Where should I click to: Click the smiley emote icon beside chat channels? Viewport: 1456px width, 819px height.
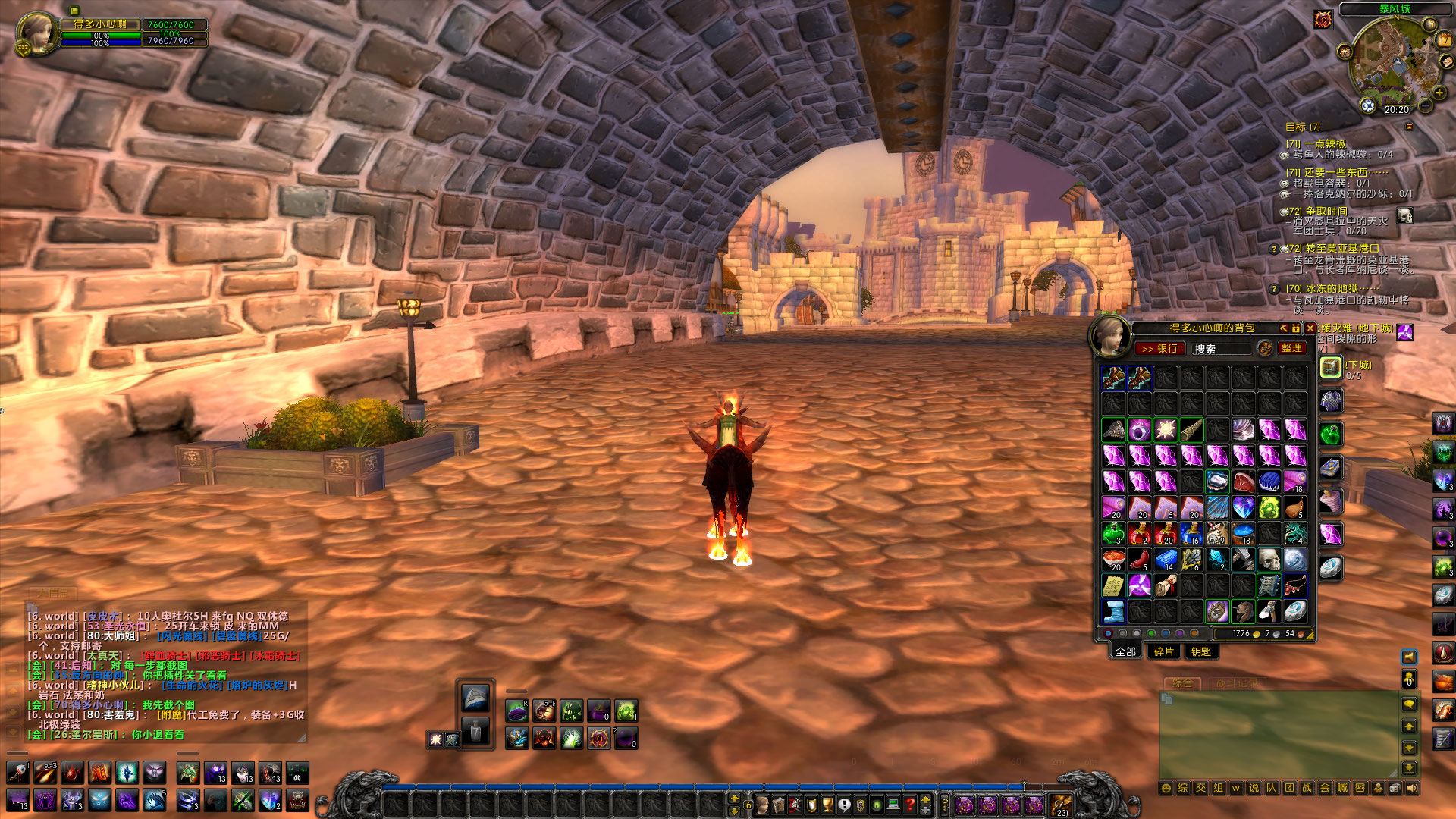(x=1166, y=789)
